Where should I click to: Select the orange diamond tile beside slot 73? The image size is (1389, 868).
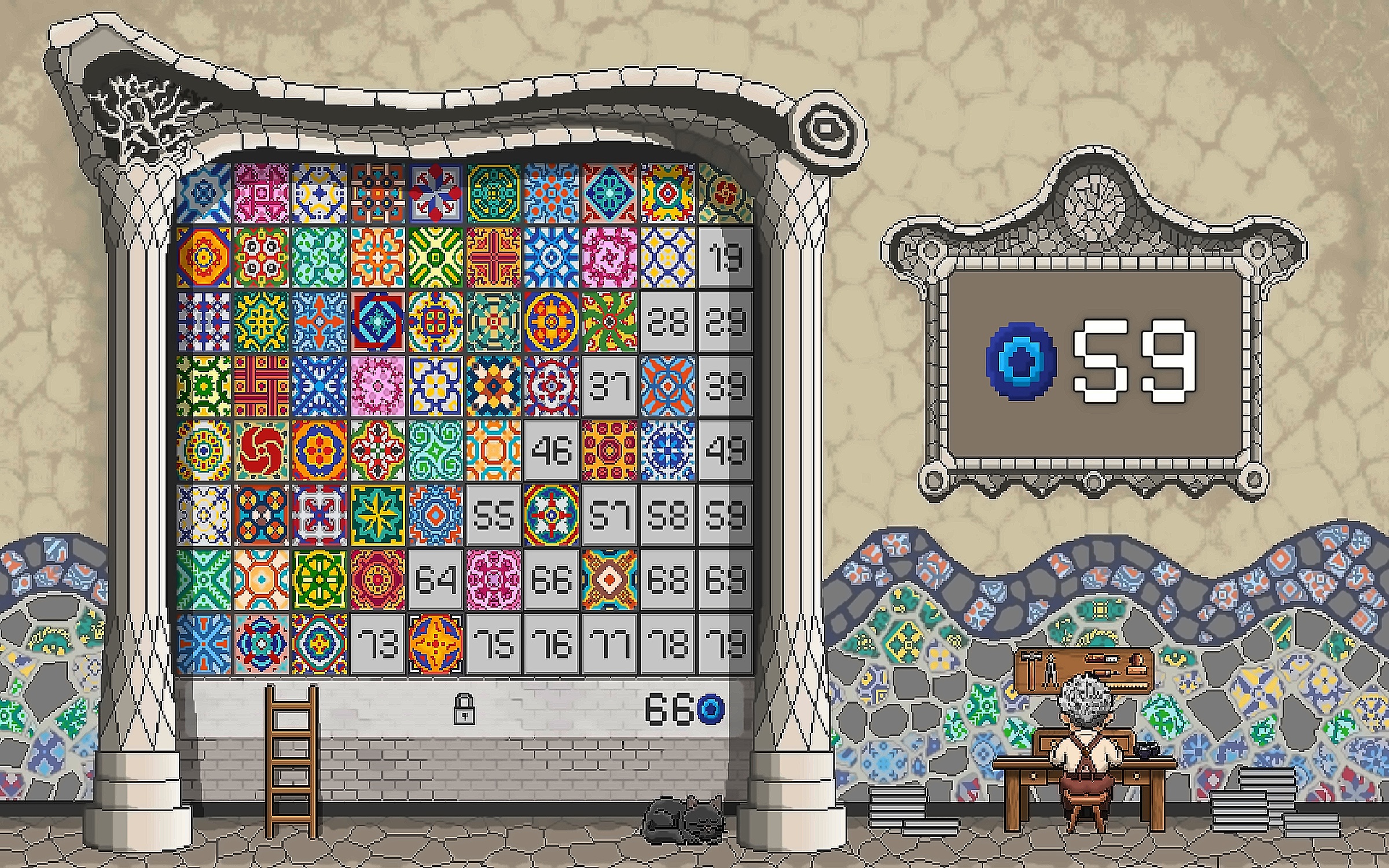436,644
